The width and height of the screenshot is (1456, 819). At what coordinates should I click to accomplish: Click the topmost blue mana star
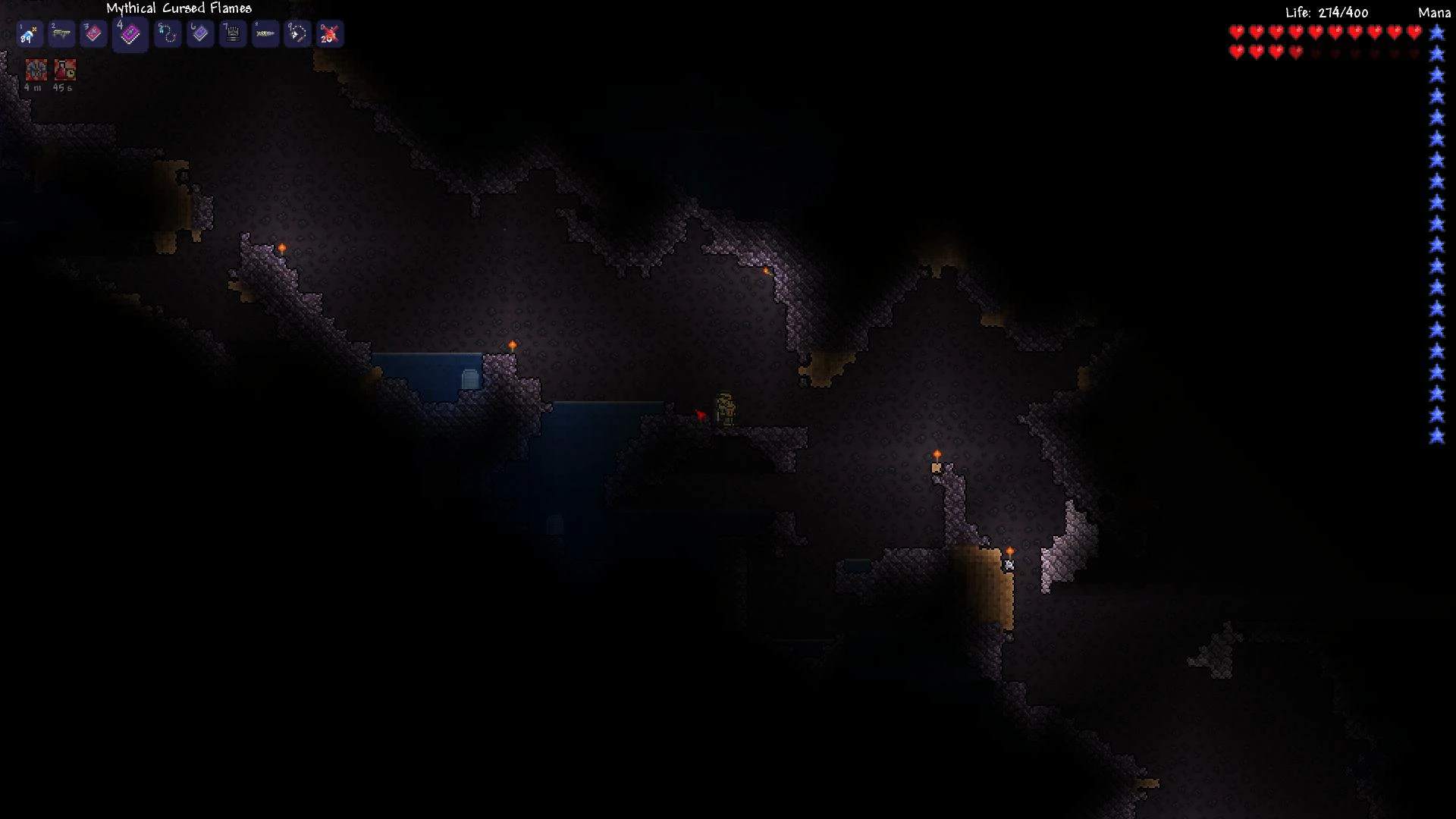click(x=1437, y=32)
